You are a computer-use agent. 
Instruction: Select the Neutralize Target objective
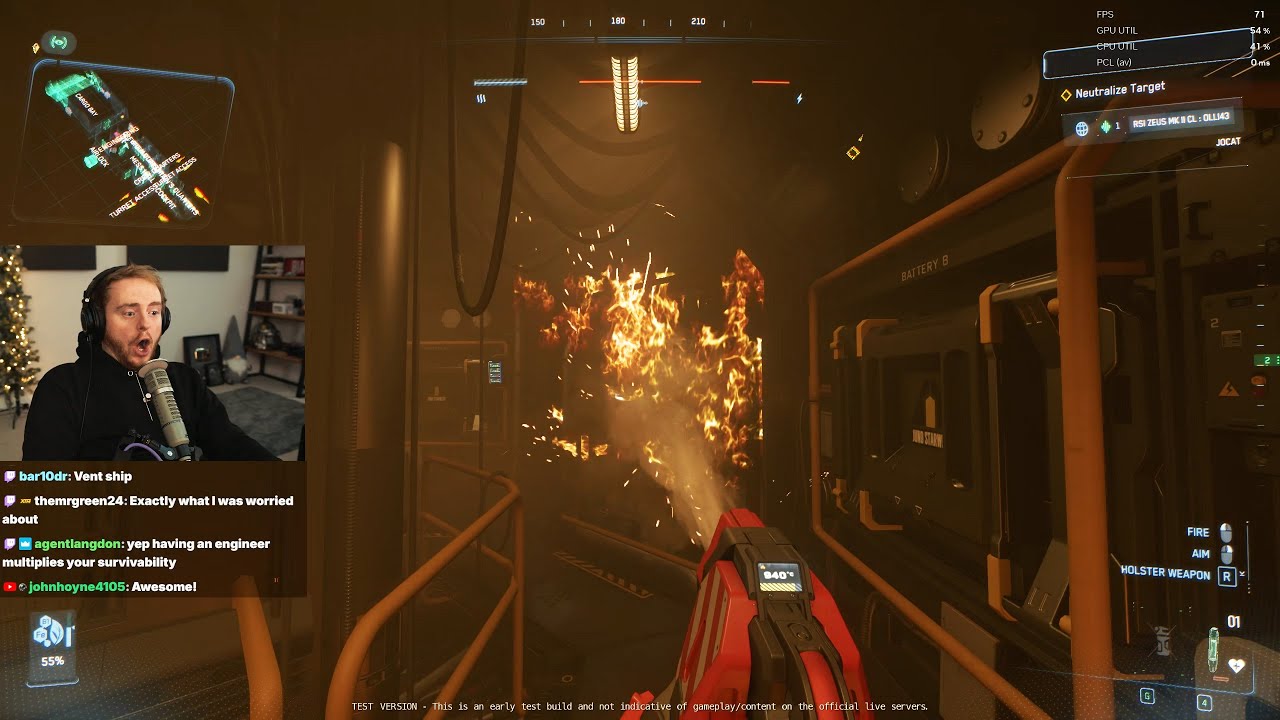coord(1119,91)
